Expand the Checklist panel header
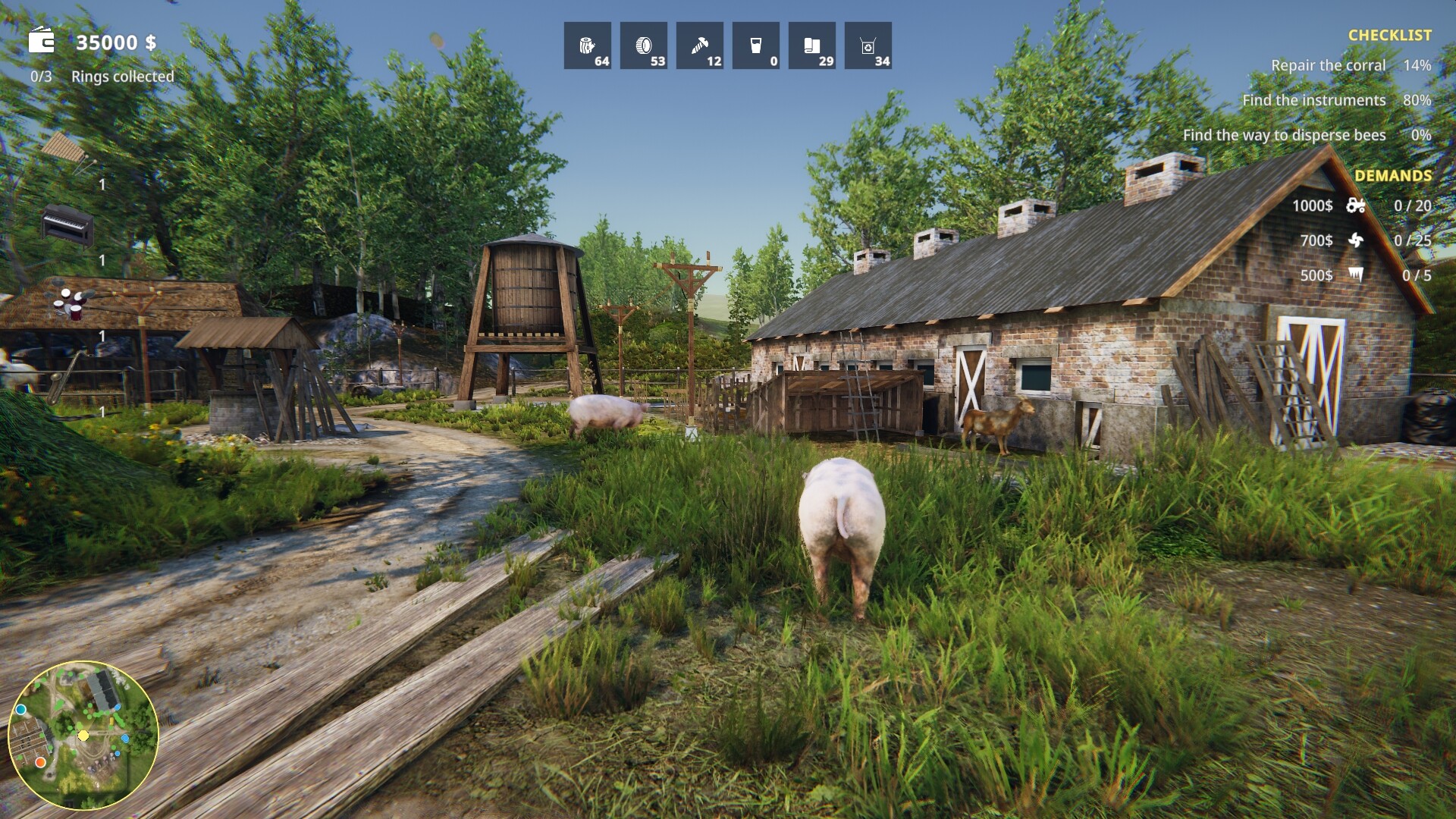1456x819 pixels. [x=1392, y=34]
